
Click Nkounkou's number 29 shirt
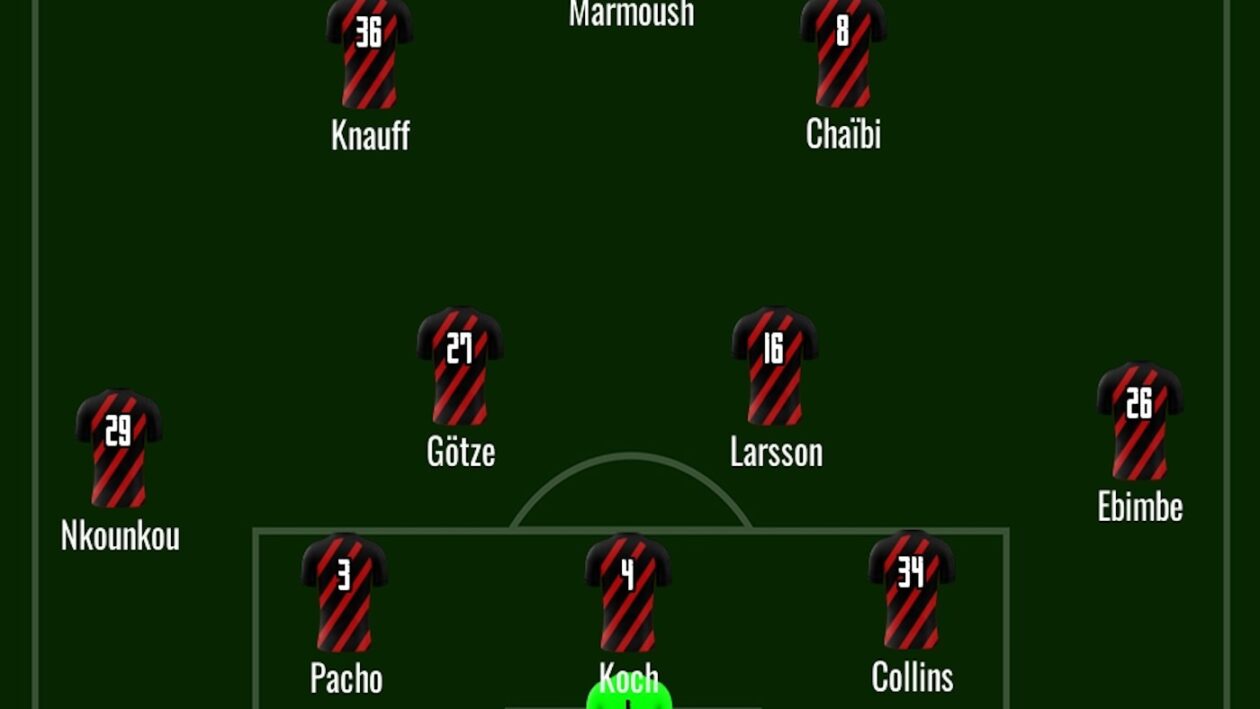(119, 449)
